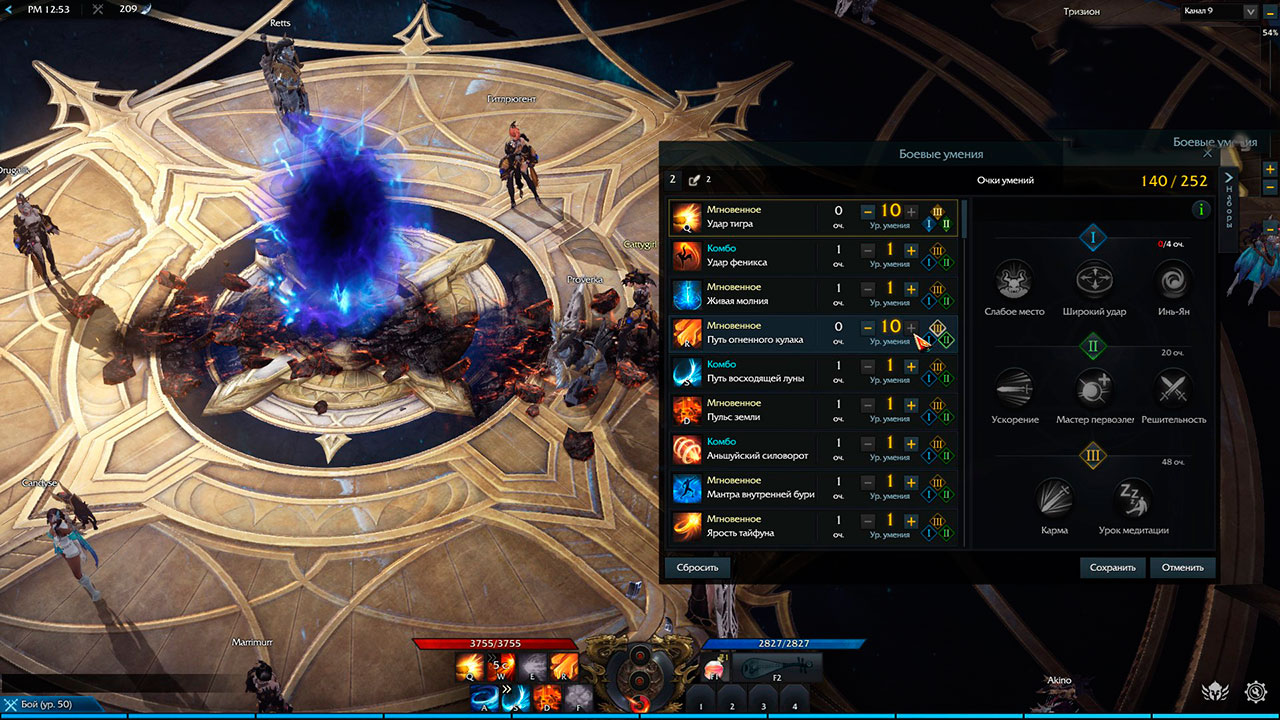Add a point to Ярость тайфуна
1280x720 pixels.
[911, 521]
